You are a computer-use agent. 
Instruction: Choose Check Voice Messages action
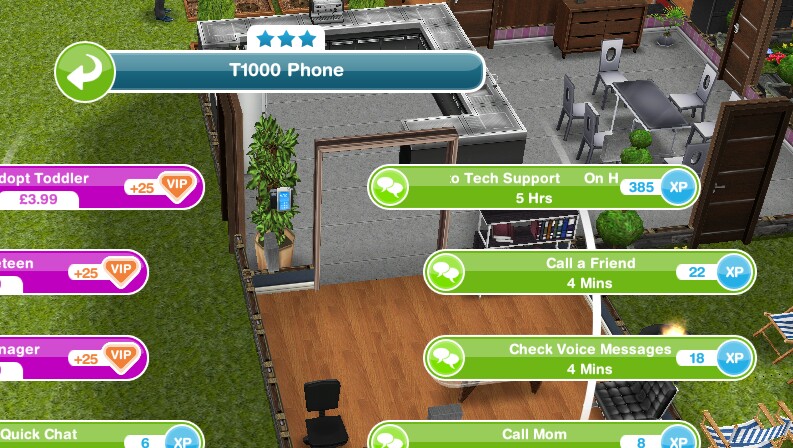(589, 358)
